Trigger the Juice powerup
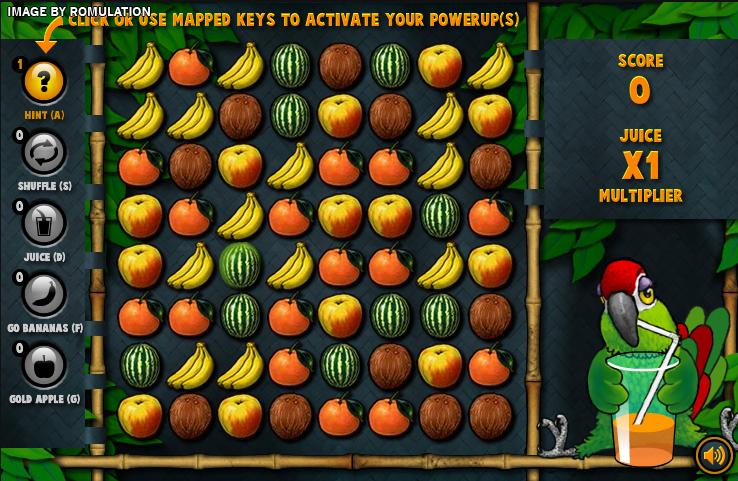 [x=44, y=223]
